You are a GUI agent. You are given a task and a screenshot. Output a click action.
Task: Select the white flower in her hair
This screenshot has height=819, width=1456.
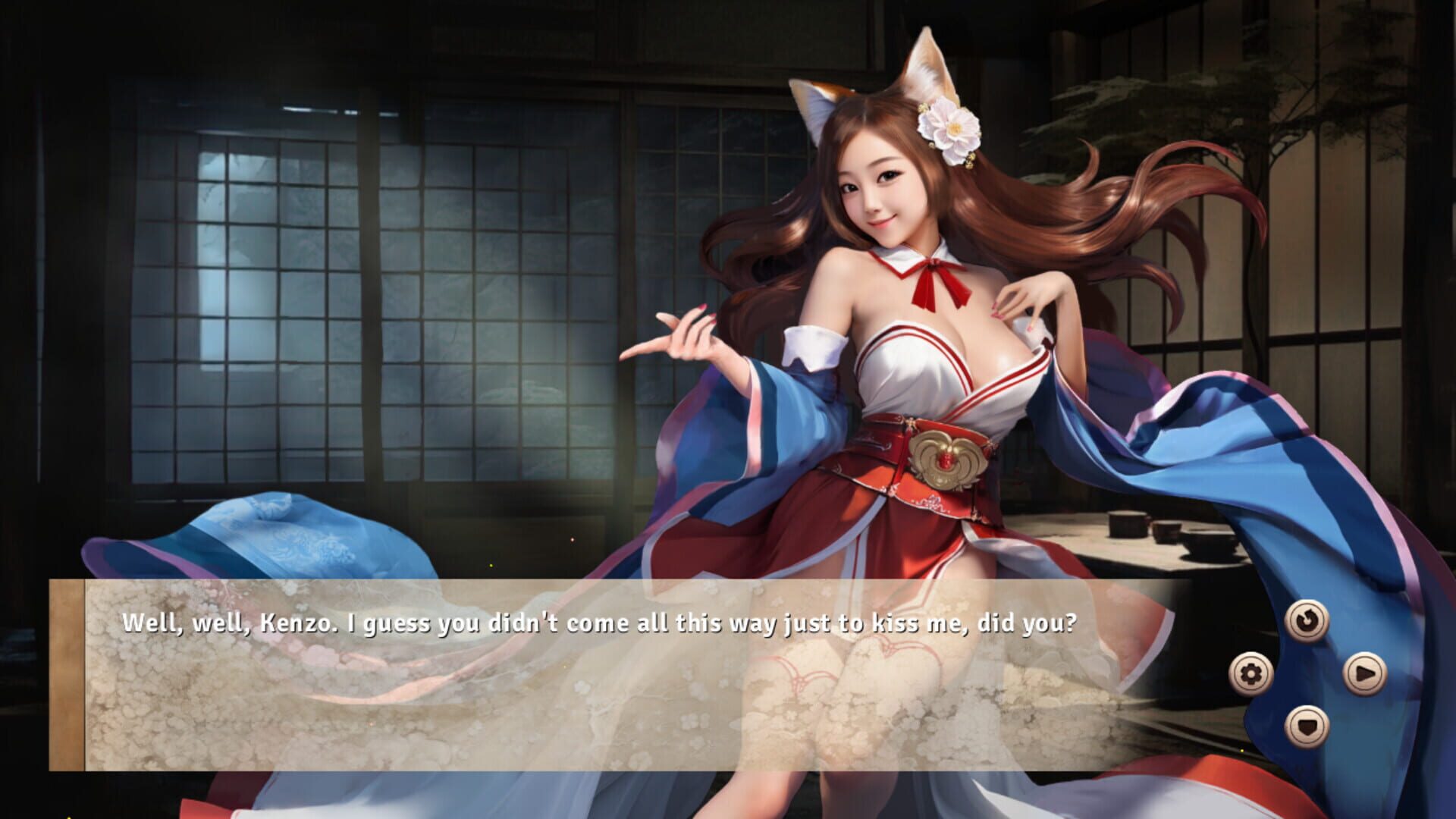click(x=954, y=129)
